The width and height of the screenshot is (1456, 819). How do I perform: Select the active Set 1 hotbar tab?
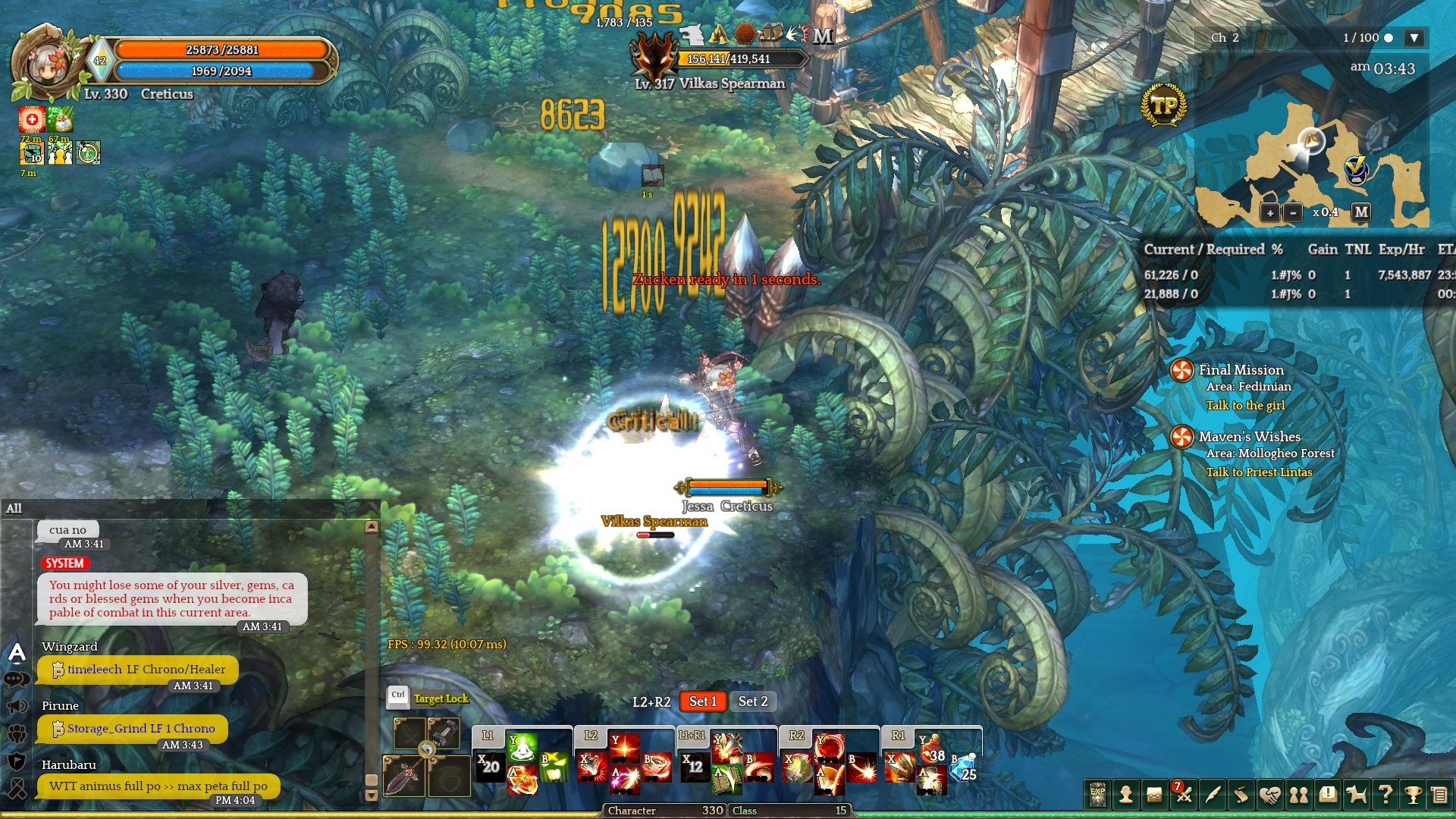point(702,701)
